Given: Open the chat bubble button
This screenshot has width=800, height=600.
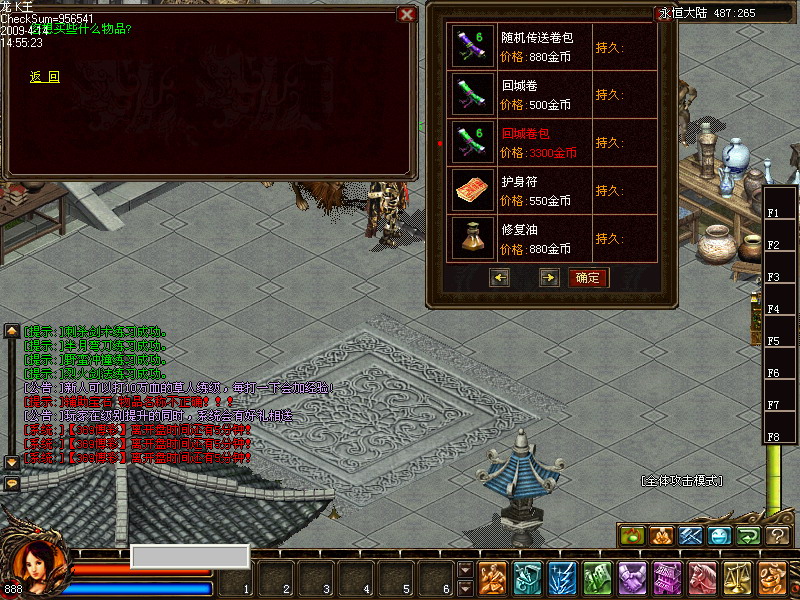Looking at the screenshot, I should coord(12,483).
